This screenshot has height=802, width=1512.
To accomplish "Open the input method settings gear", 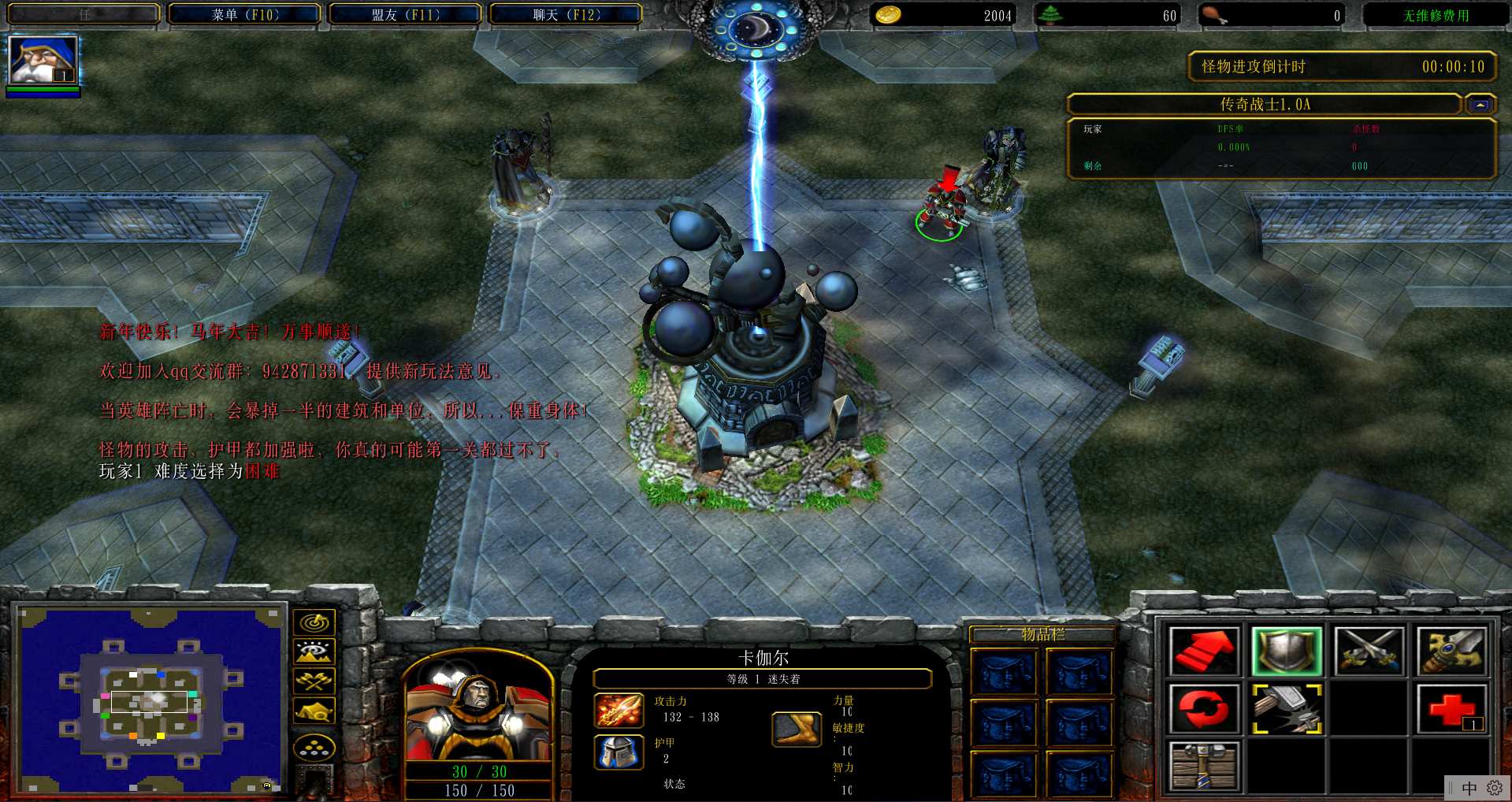I will point(1494,788).
